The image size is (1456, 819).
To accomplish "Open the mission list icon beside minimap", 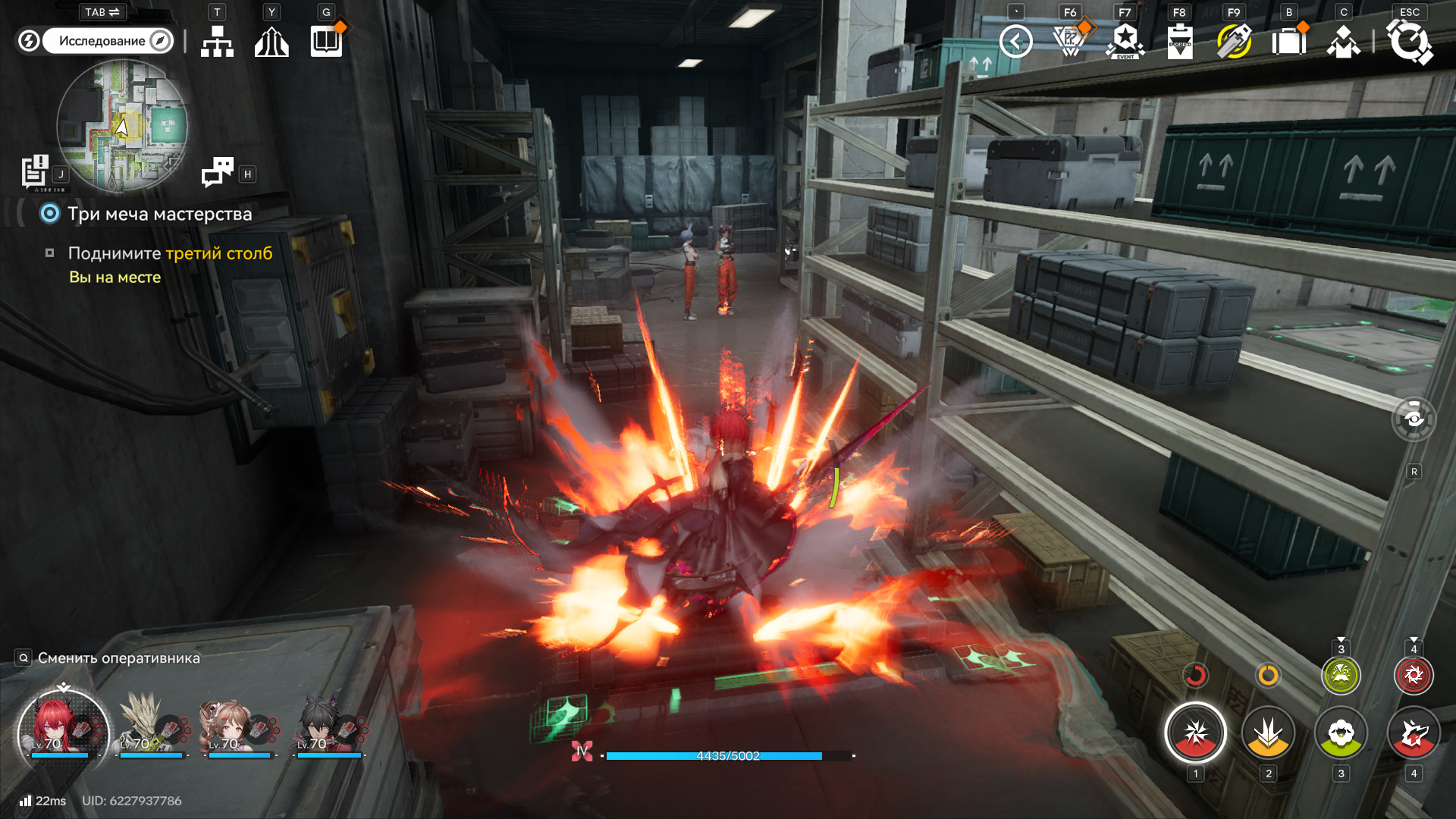I will [x=35, y=171].
